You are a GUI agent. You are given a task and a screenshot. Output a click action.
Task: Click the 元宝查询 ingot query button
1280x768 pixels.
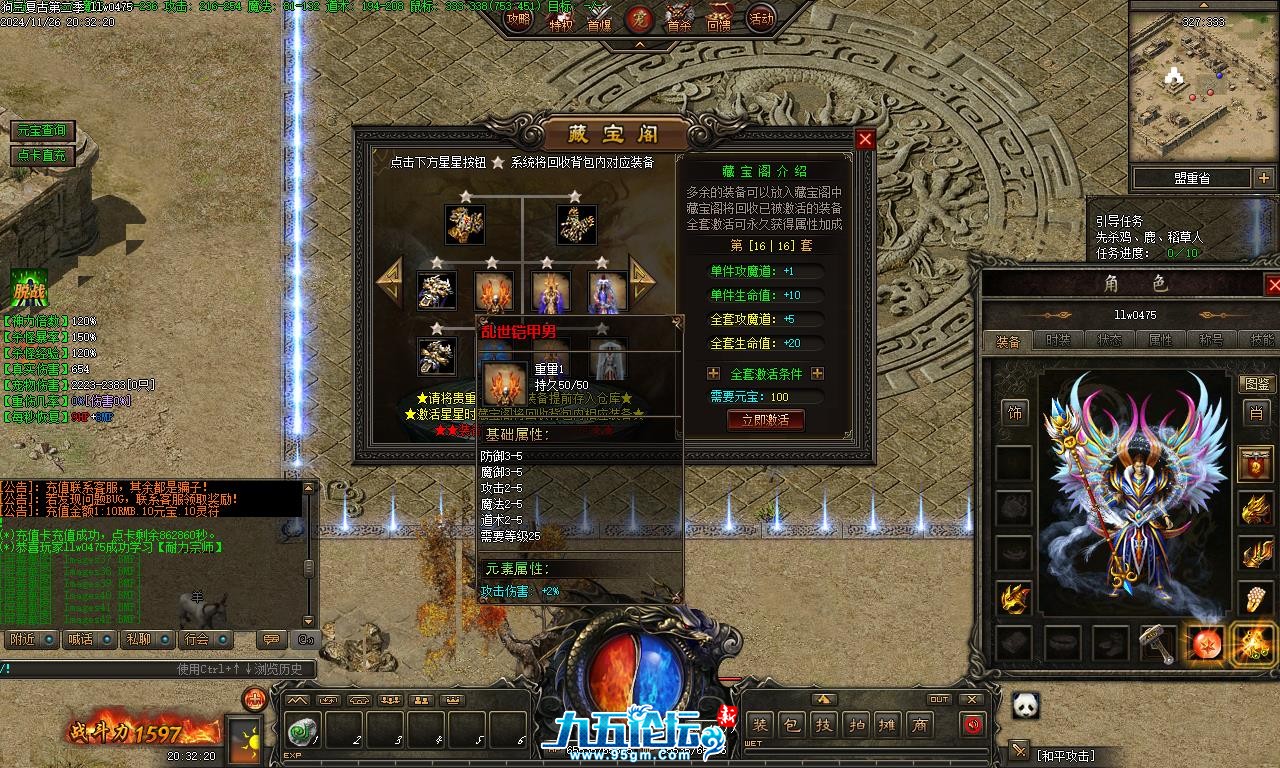point(41,131)
